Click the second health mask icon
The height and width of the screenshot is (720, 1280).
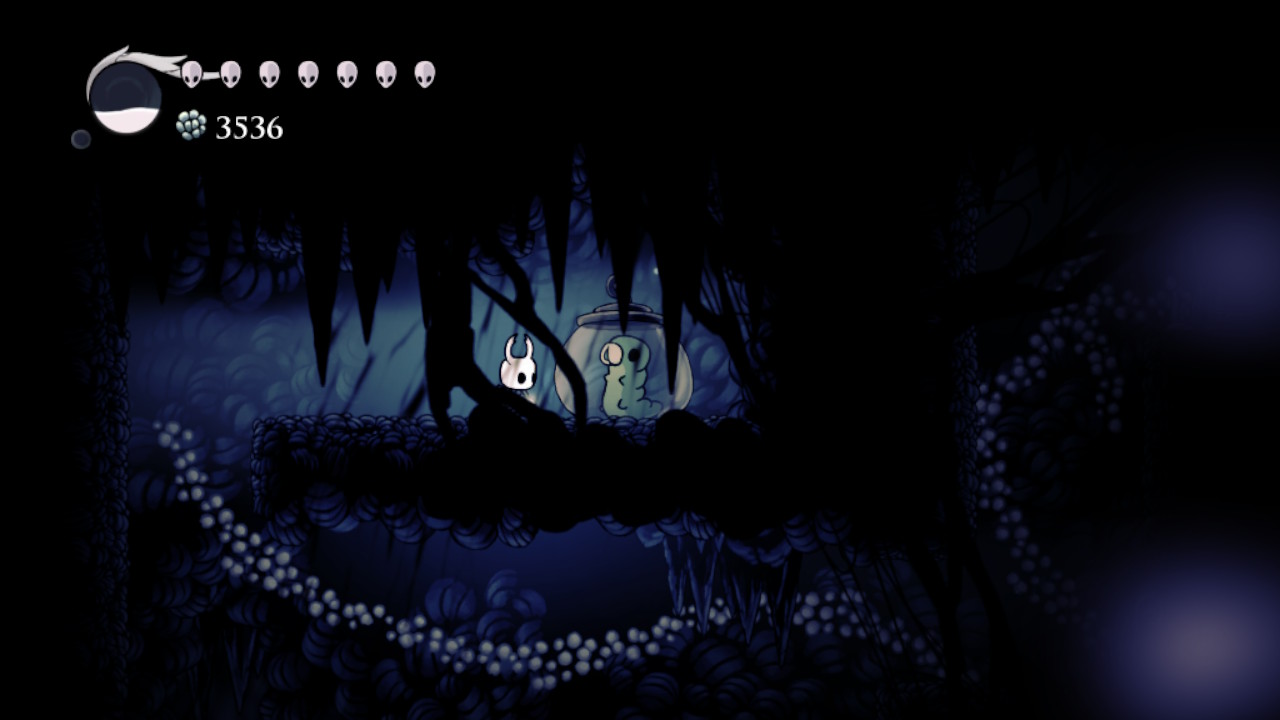(x=232, y=70)
